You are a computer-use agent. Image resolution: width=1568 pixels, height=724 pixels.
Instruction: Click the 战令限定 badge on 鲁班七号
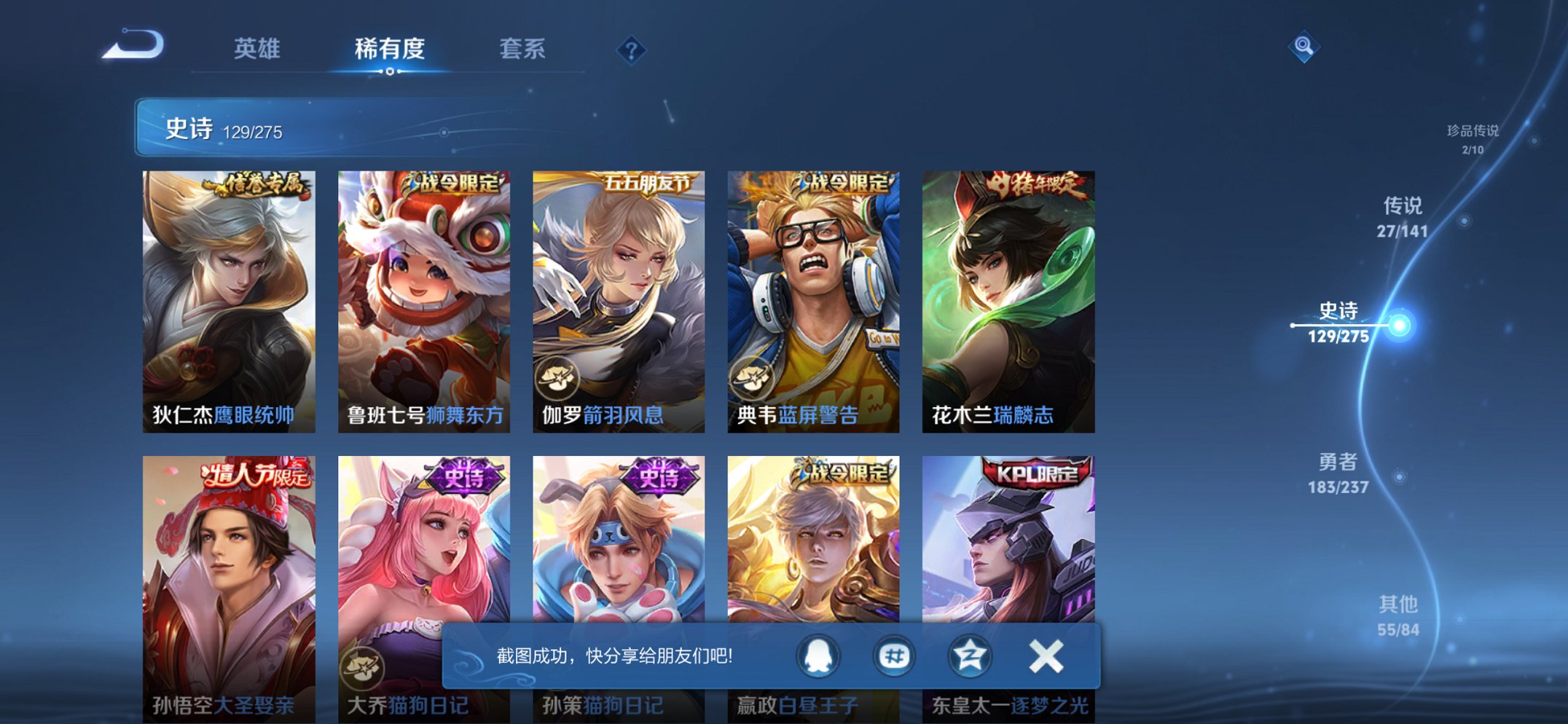[x=452, y=184]
